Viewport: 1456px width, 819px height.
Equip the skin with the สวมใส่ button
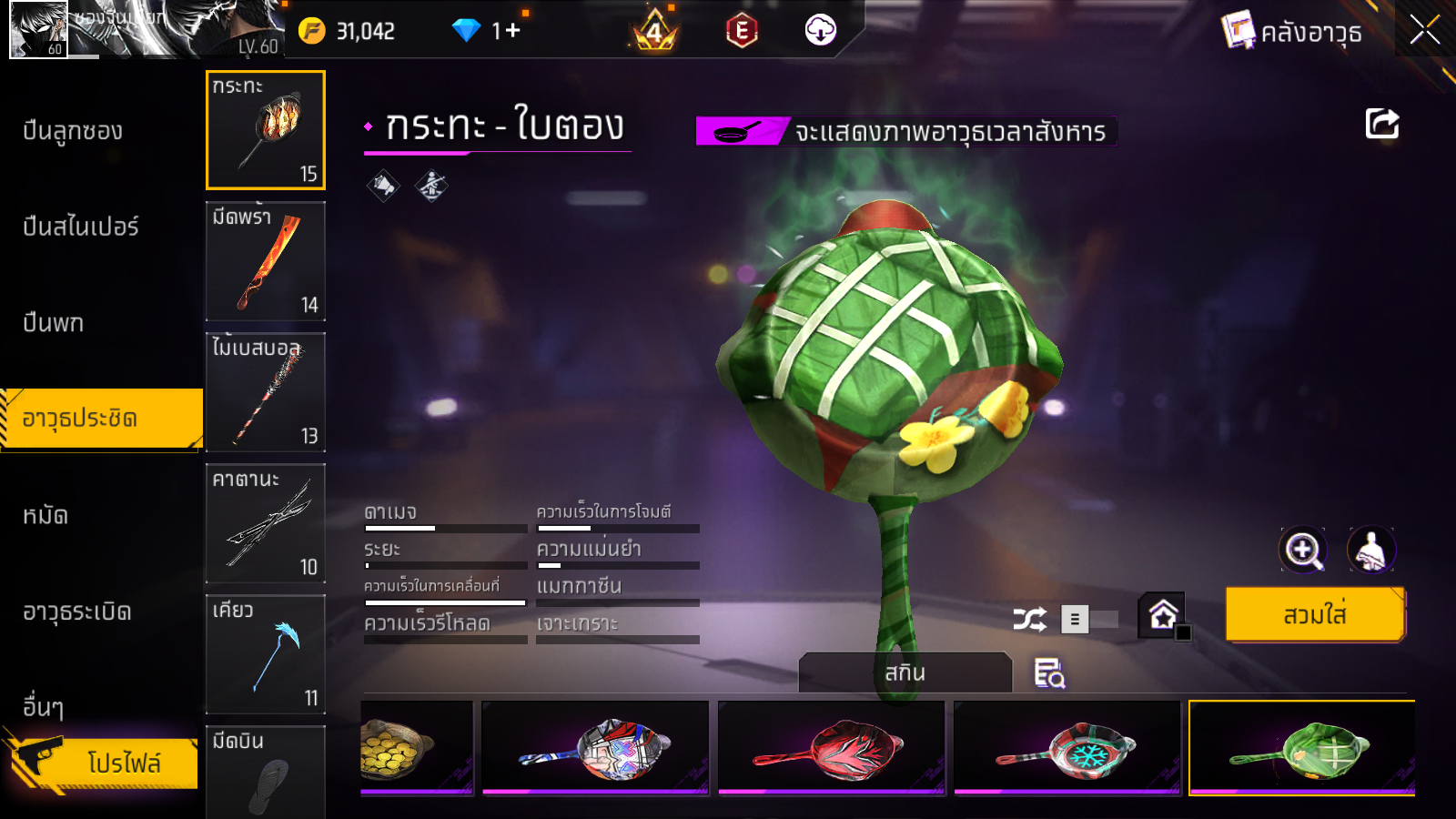(1314, 615)
